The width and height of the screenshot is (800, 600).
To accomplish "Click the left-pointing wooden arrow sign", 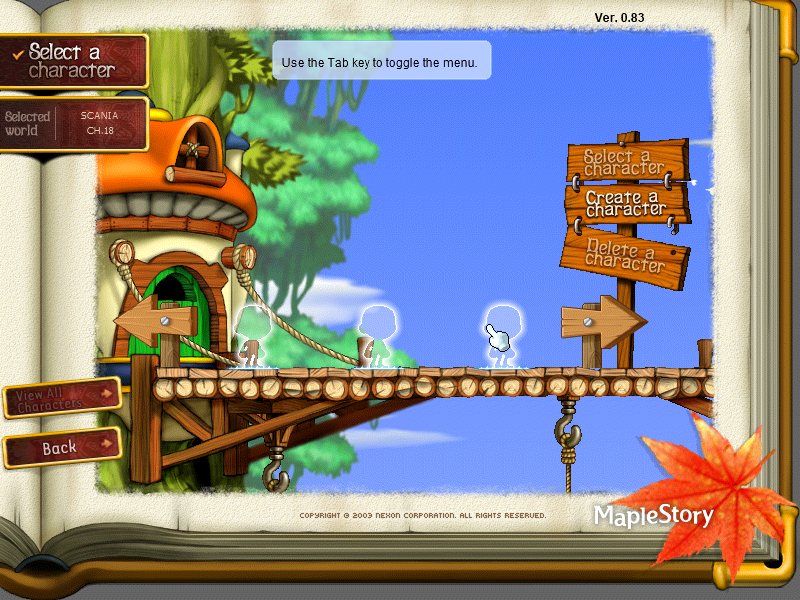I will point(156,322).
